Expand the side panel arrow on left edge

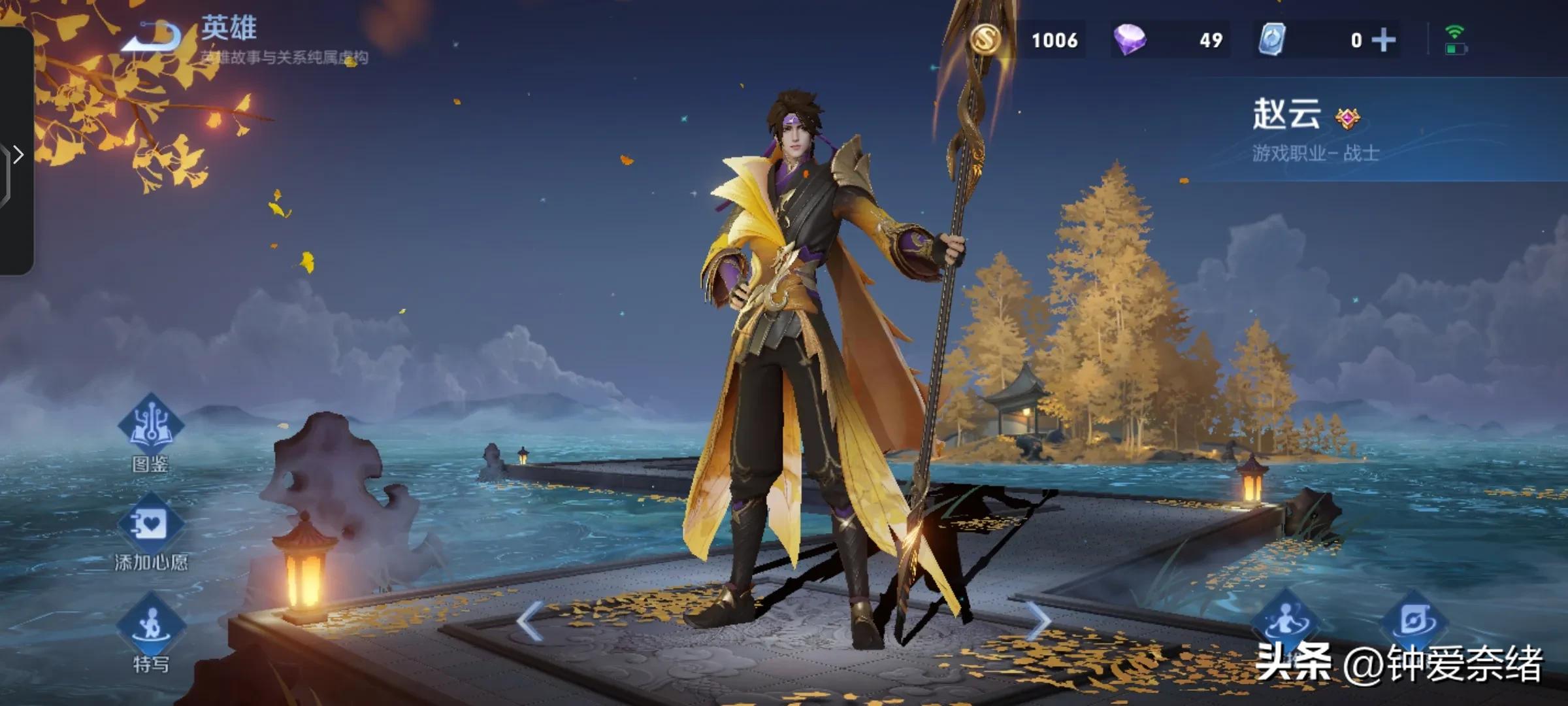coord(18,155)
